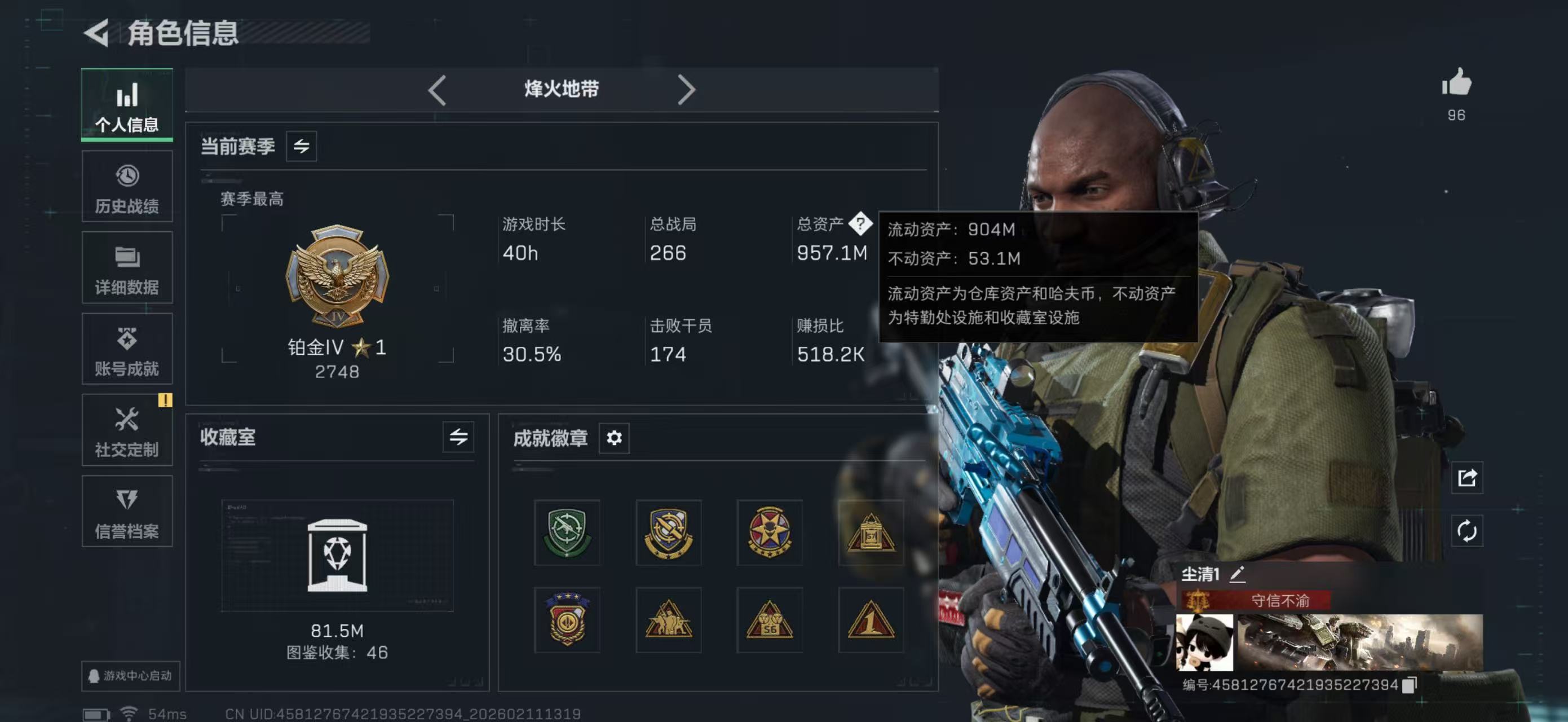The width and height of the screenshot is (1568, 722).
Task: Toggle the 收藏室 display swap switch
Action: tap(458, 438)
